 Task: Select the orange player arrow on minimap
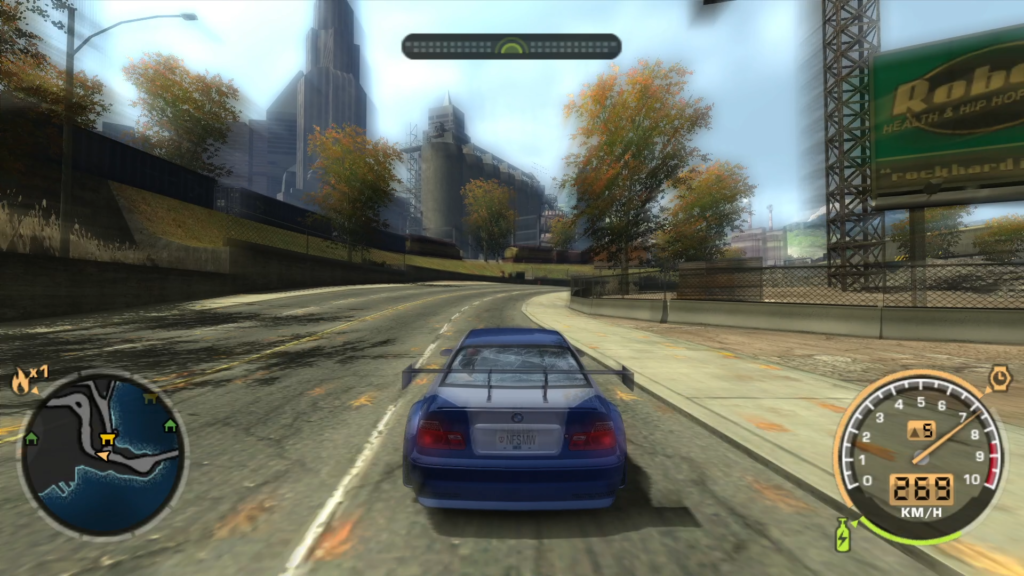pos(101,455)
